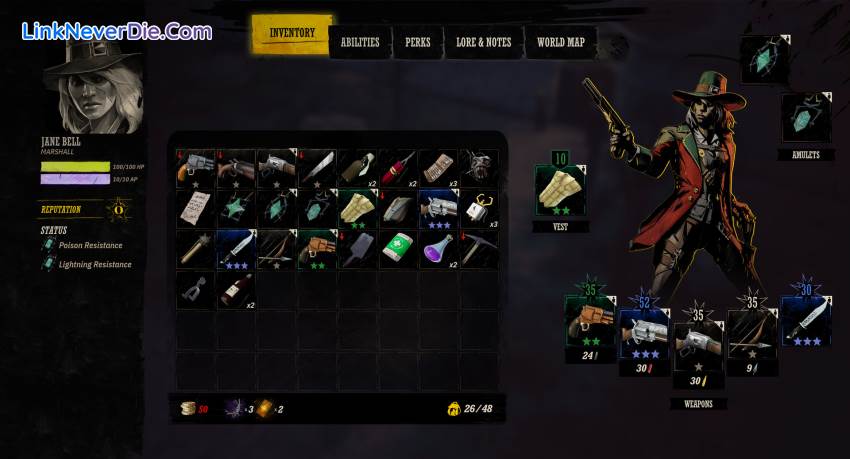Select the machete in the inventory grid
Image resolution: width=850 pixels, height=459 pixels.
coord(317,168)
